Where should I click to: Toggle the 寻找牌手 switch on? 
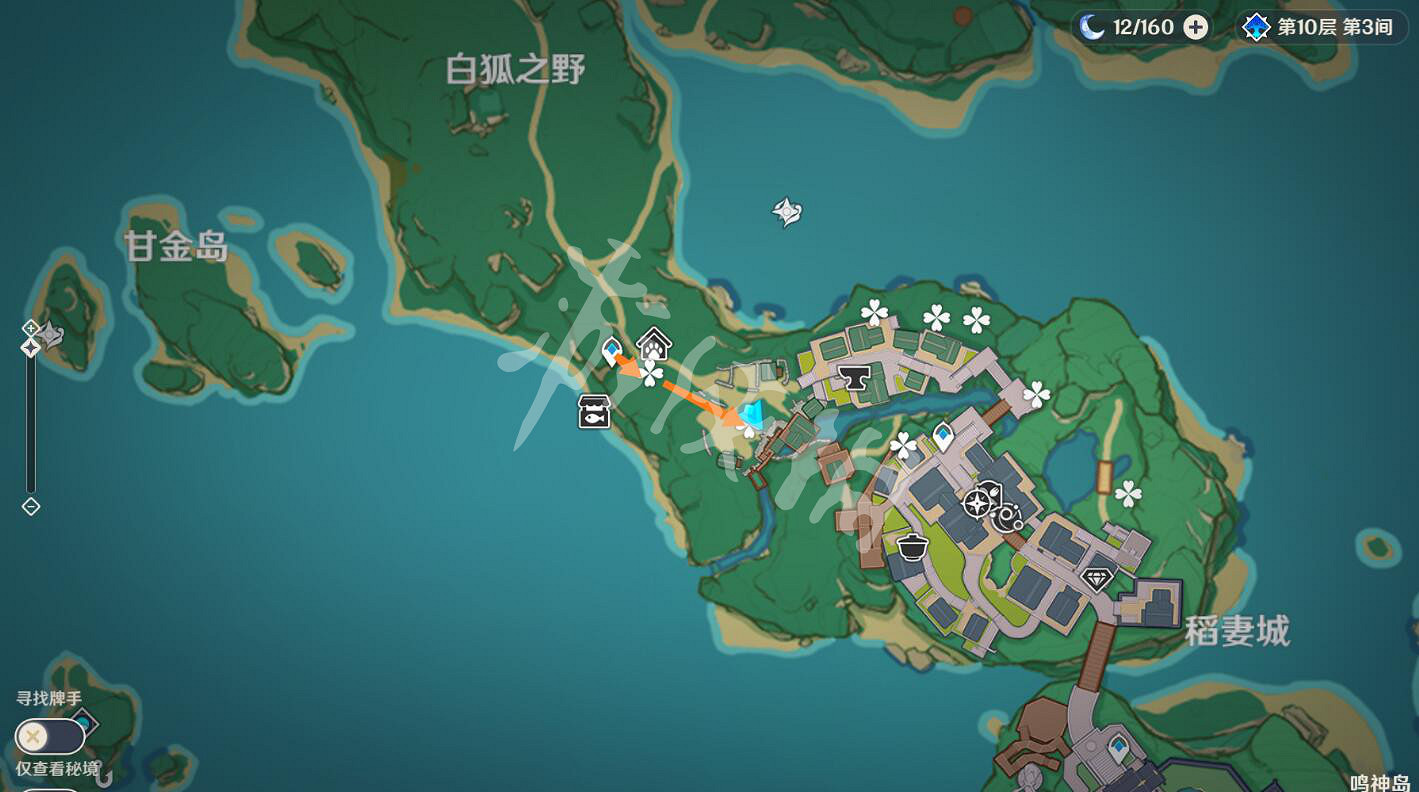pos(50,736)
